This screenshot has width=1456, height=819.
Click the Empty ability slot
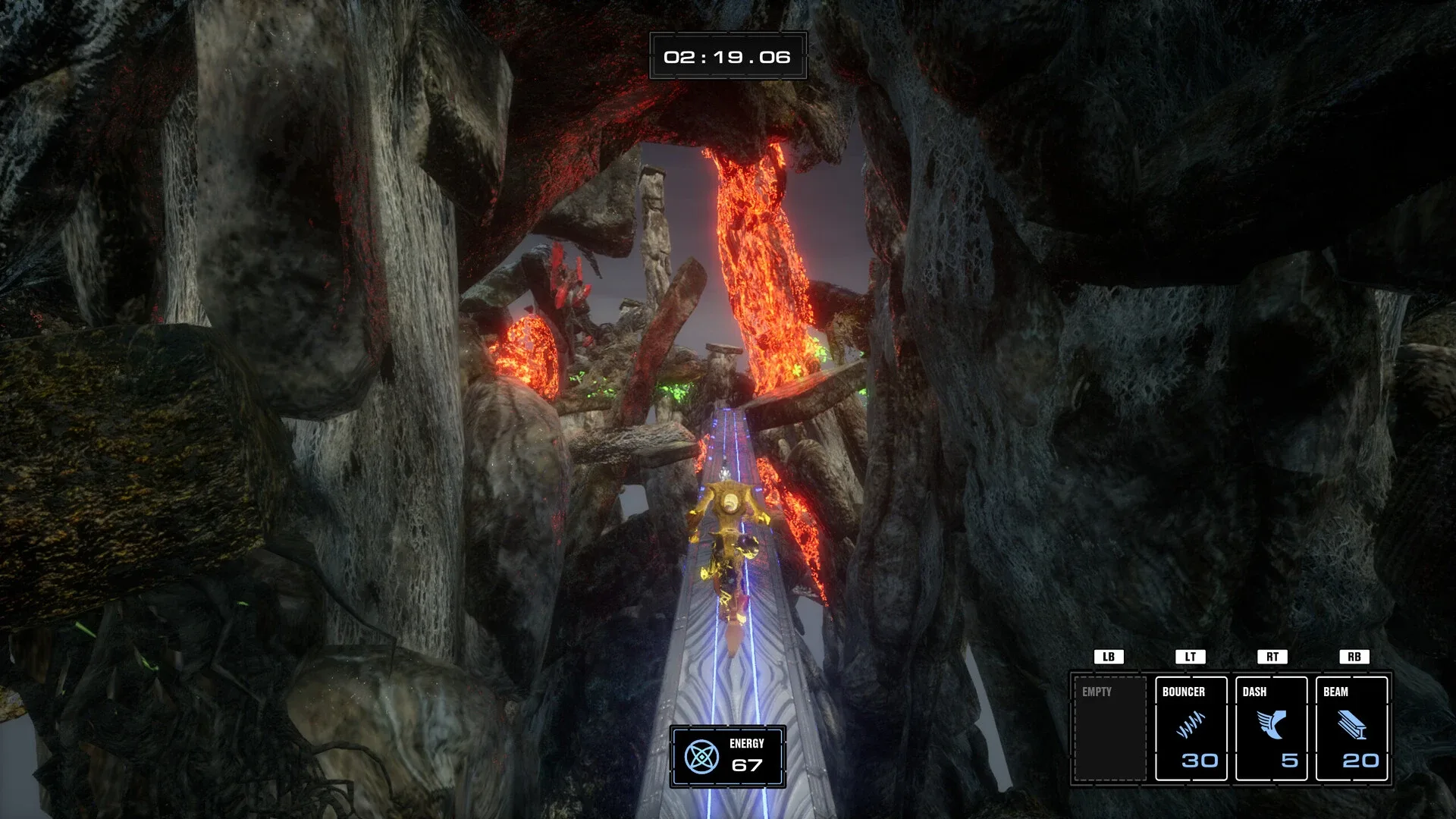[x=1109, y=728]
